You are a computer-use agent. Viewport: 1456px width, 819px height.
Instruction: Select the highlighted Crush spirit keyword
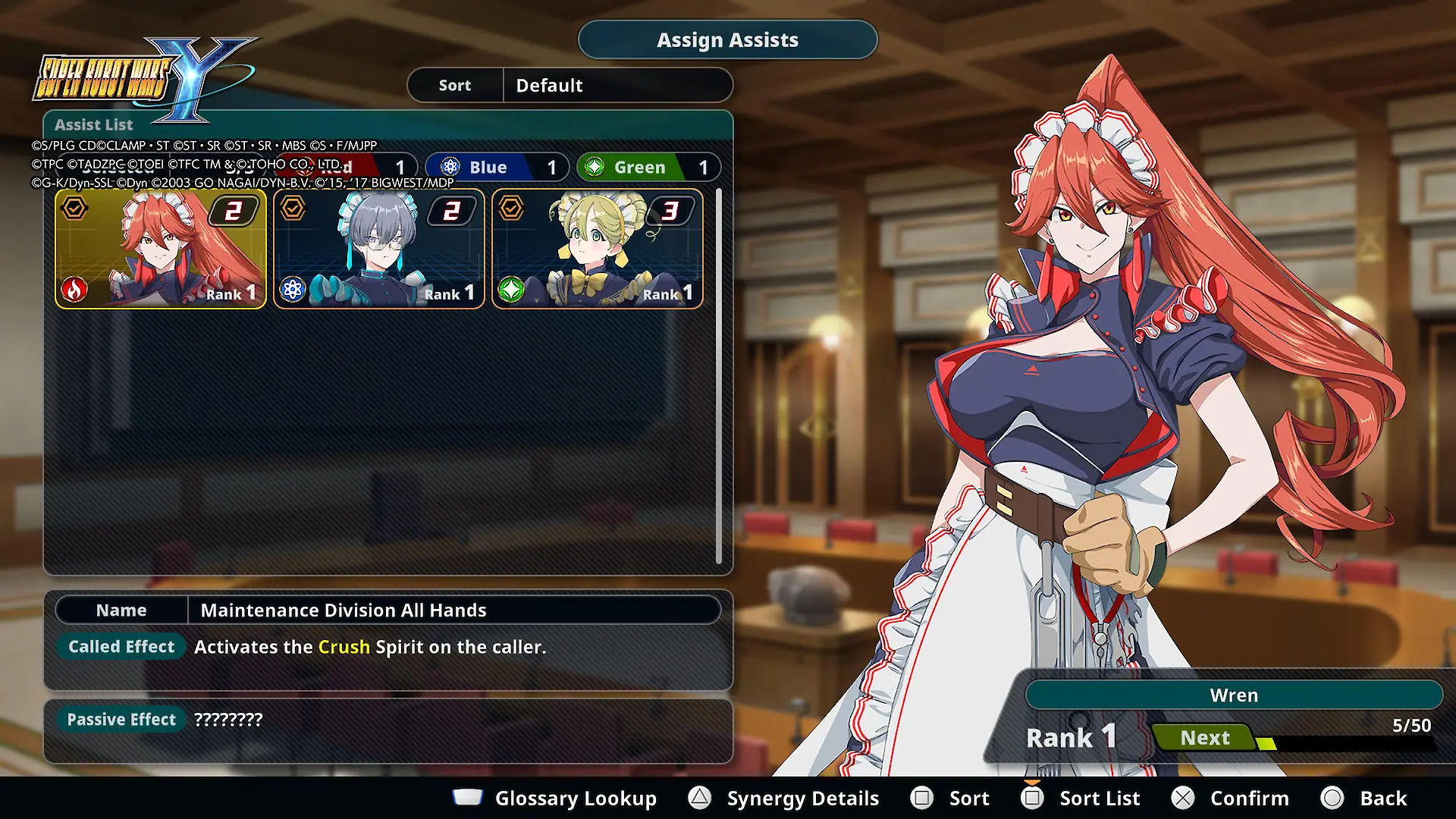pyautogui.click(x=344, y=647)
